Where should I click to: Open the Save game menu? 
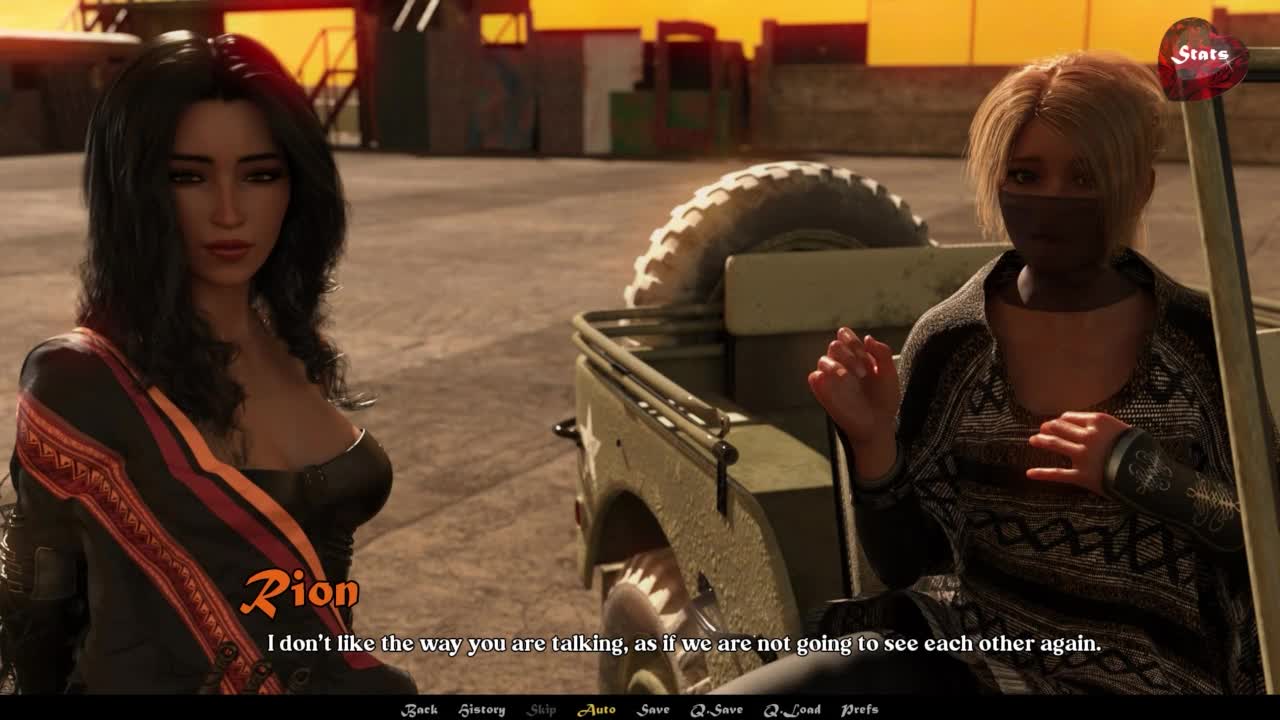pos(653,710)
